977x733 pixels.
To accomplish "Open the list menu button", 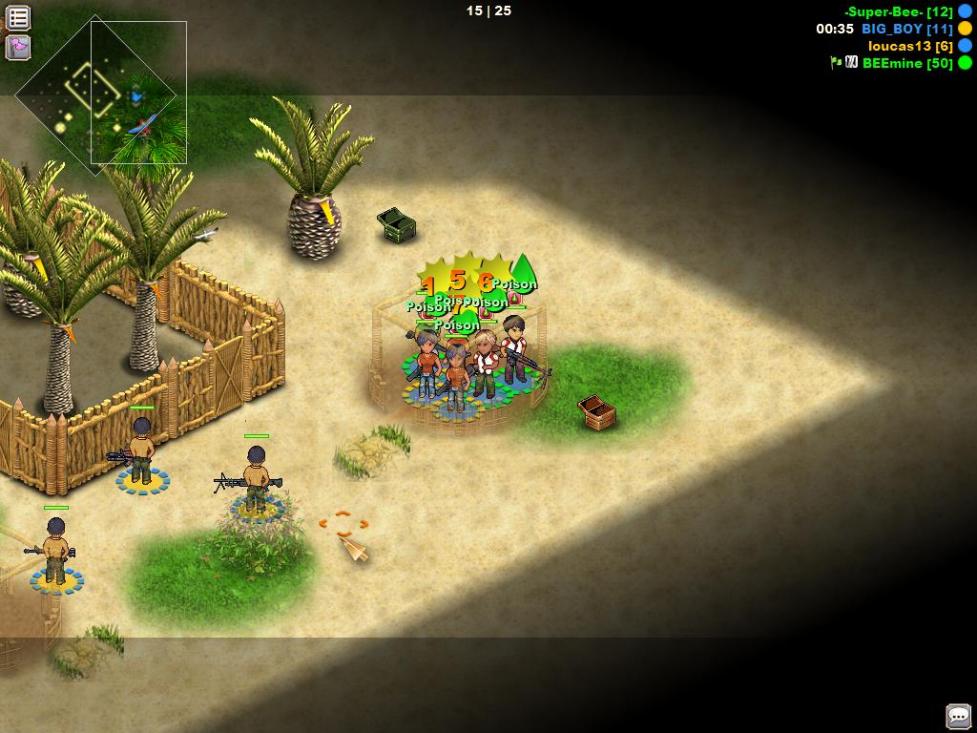I will [x=18, y=17].
